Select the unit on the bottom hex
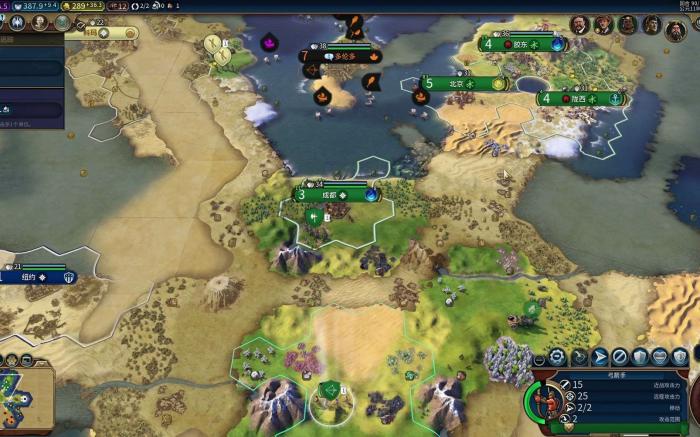700x437 pixels. point(329,390)
